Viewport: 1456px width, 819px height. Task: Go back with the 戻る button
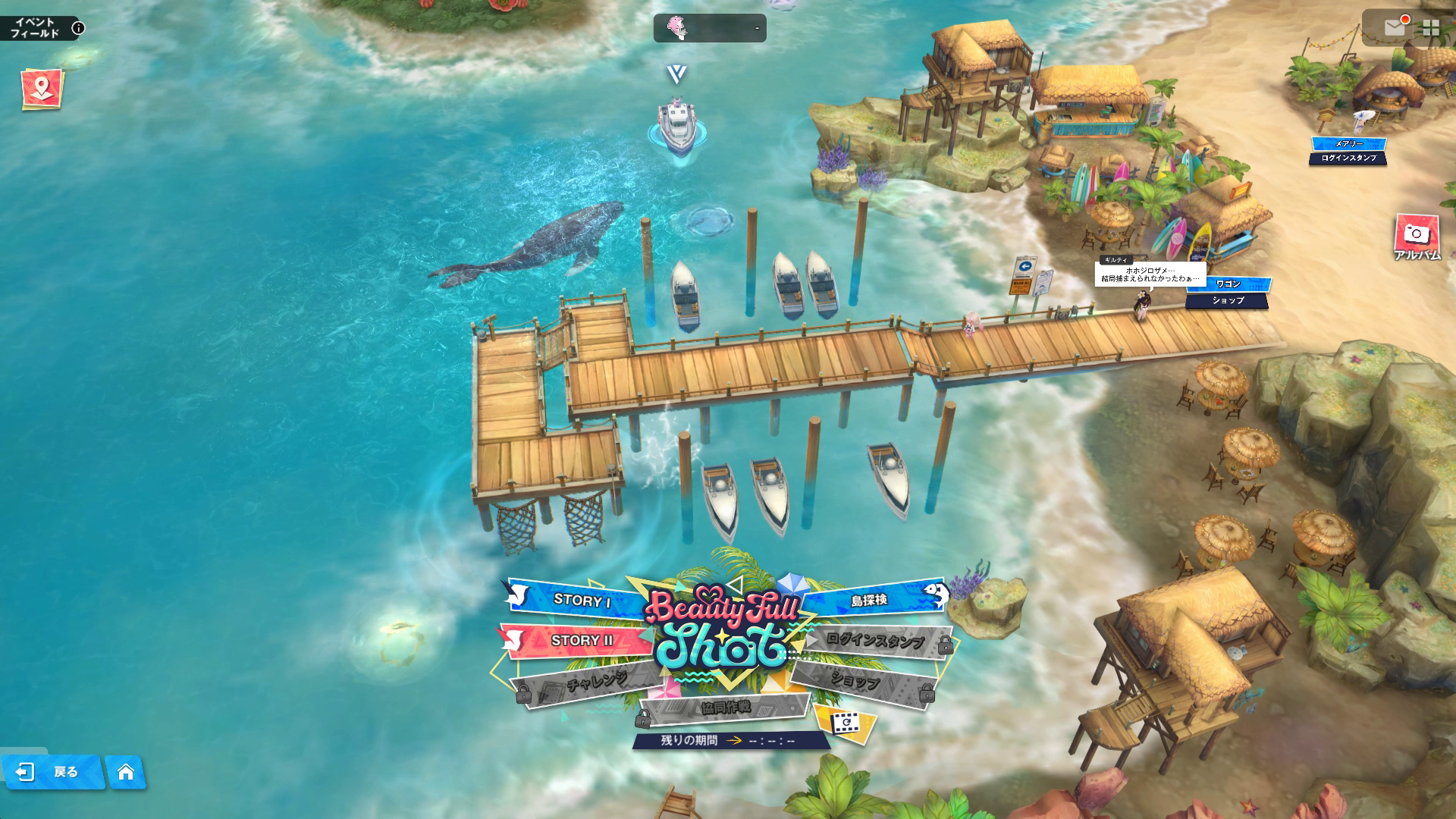tap(52, 772)
